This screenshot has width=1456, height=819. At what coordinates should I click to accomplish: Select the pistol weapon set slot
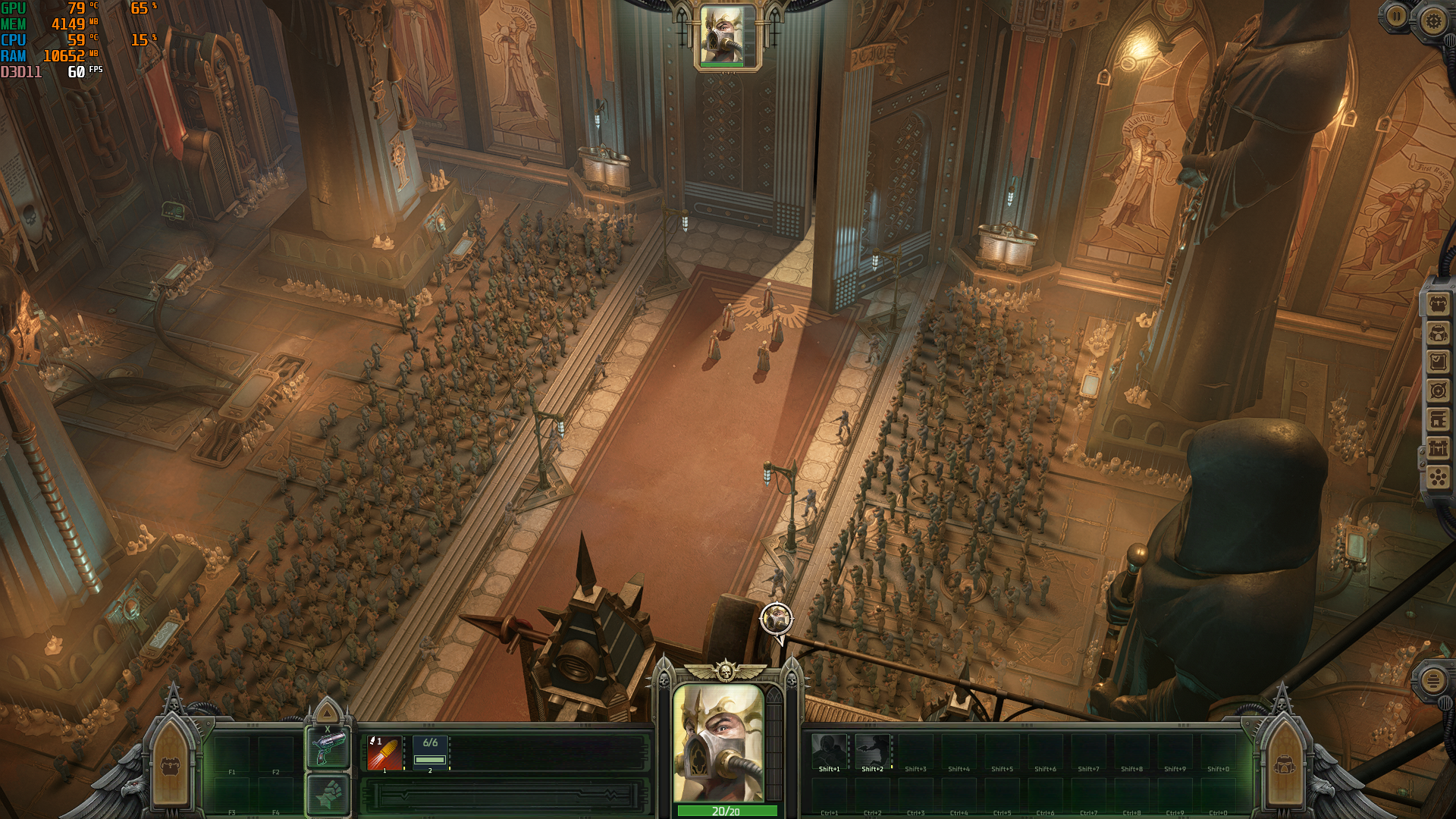(328, 748)
